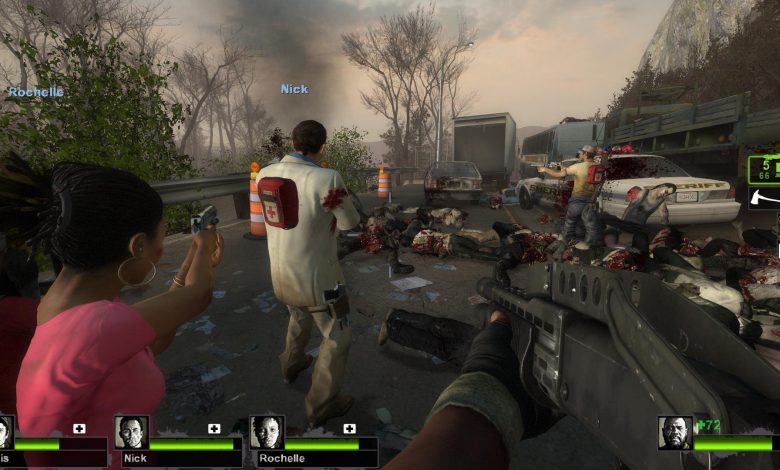The height and width of the screenshot is (470, 780).
Task: Select the first aid kit icon above Nick's health bar
Action: pos(214,429)
